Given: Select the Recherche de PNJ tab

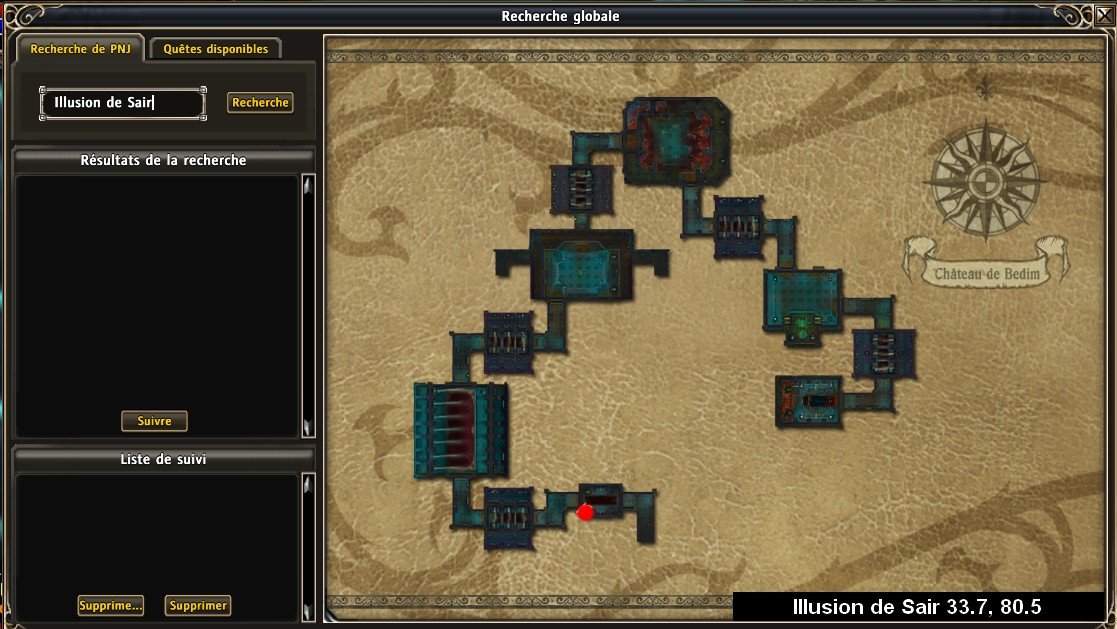Looking at the screenshot, I should (79, 49).
